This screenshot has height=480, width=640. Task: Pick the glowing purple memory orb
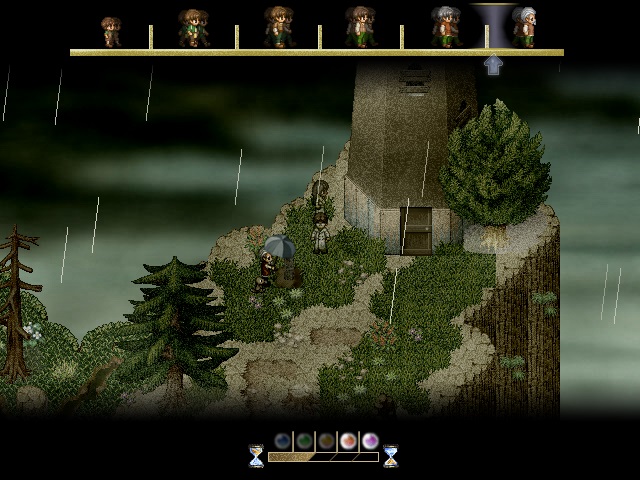(370, 440)
